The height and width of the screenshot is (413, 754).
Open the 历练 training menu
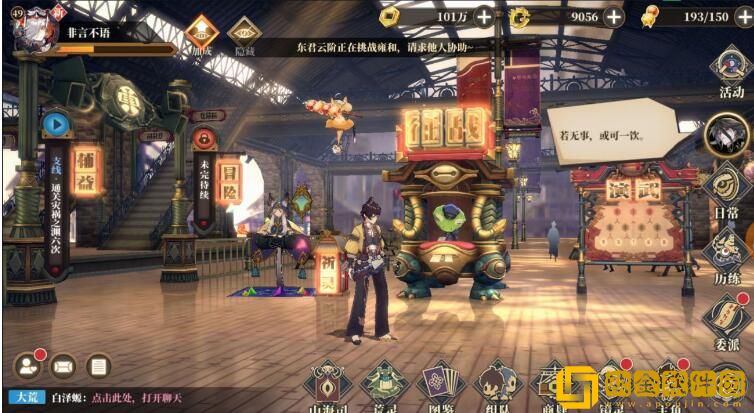(x=730, y=250)
